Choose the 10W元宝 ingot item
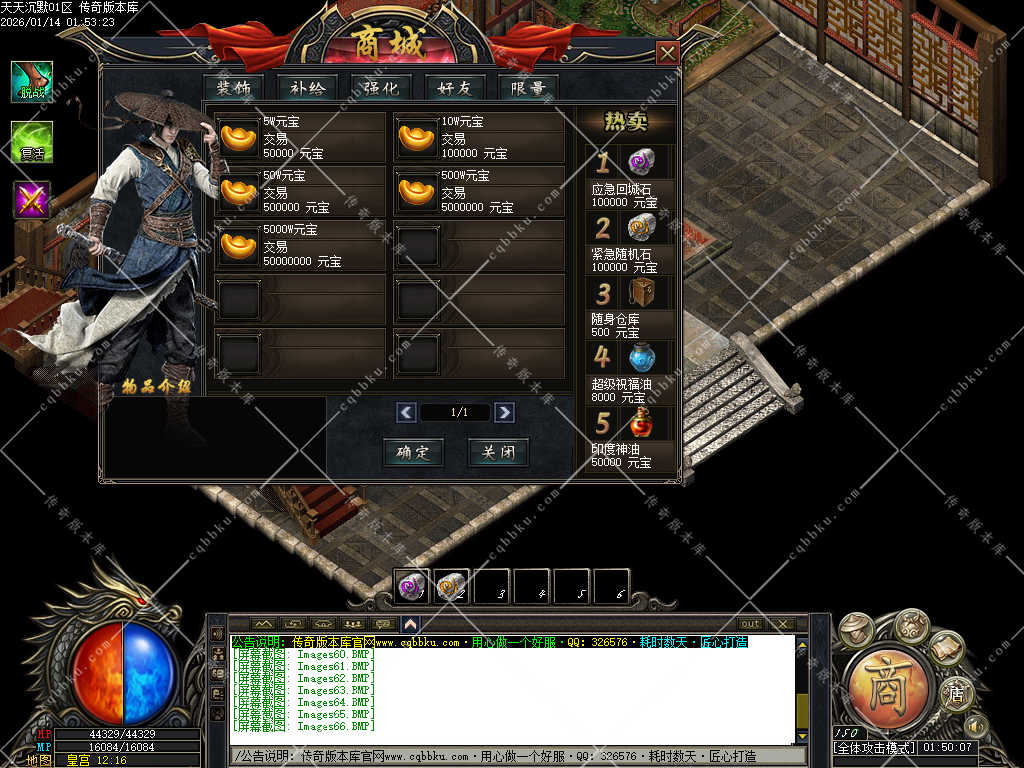The height and width of the screenshot is (768, 1024). (417, 137)
